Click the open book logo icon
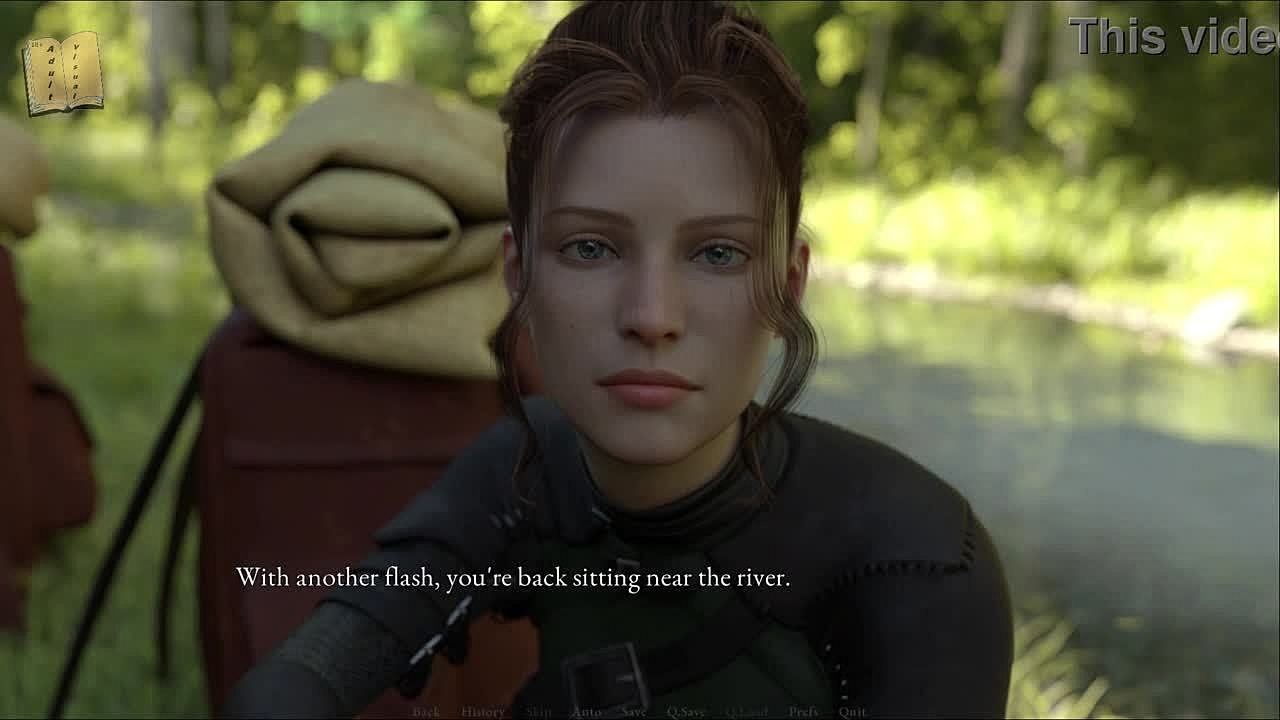Screen dimensions: 1280x720 tap(62, 73)
